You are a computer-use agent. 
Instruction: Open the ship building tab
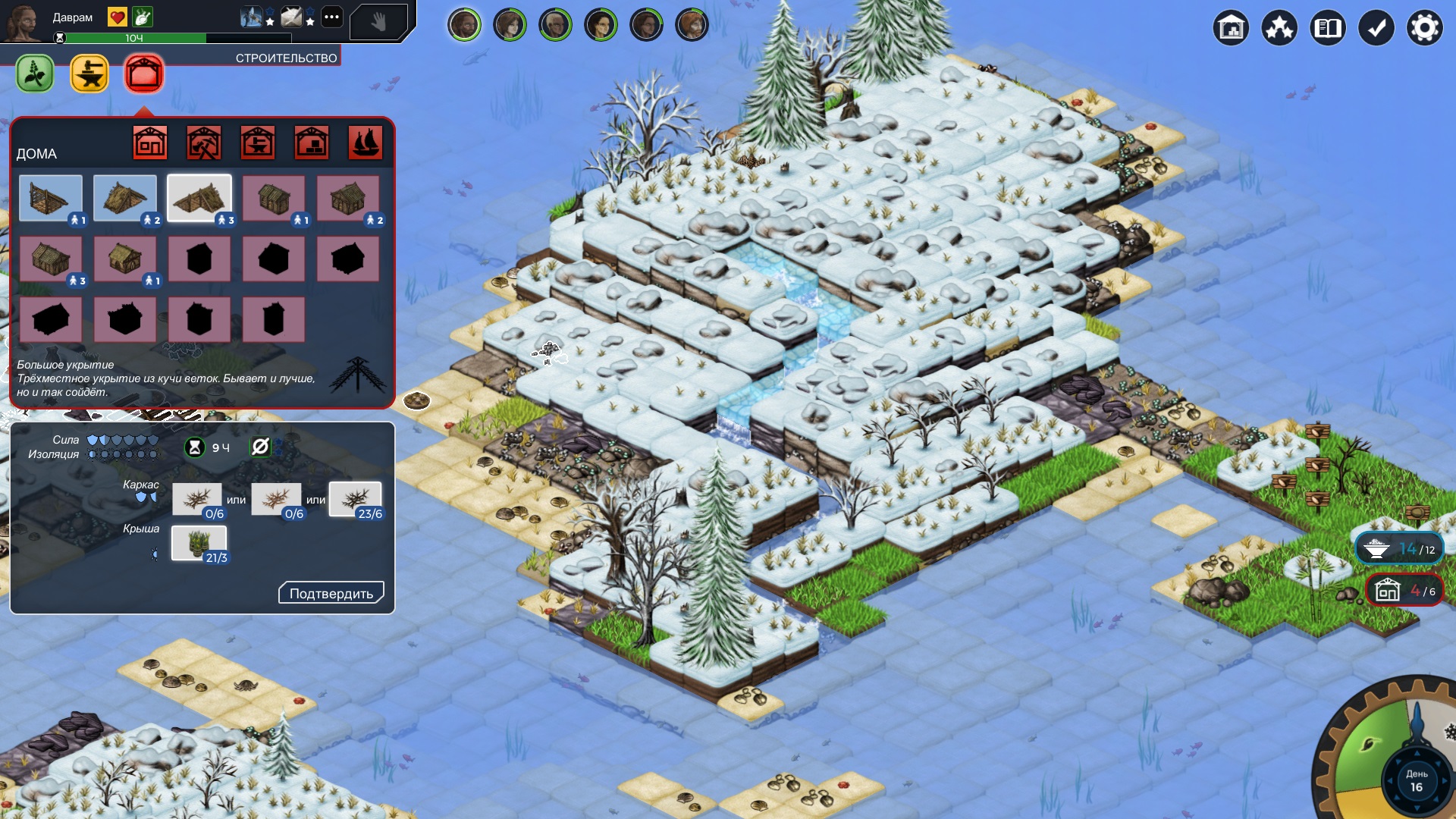[365, 143]
